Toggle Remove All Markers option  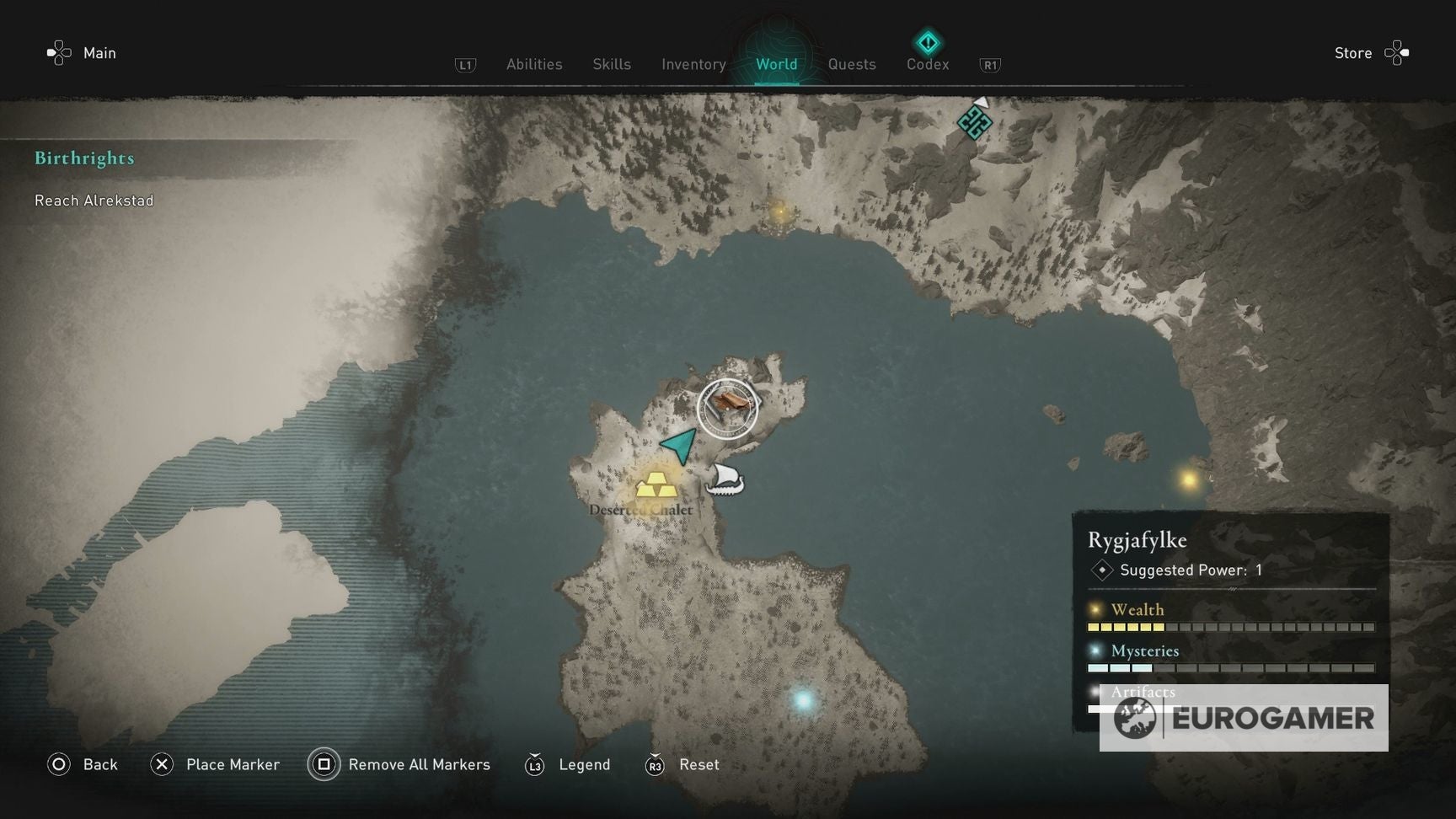pos(399,765)
